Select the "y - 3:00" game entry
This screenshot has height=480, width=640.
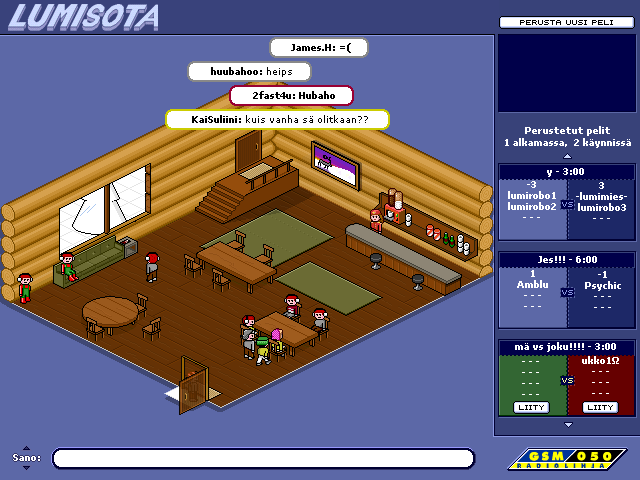[x=566, y=171]
